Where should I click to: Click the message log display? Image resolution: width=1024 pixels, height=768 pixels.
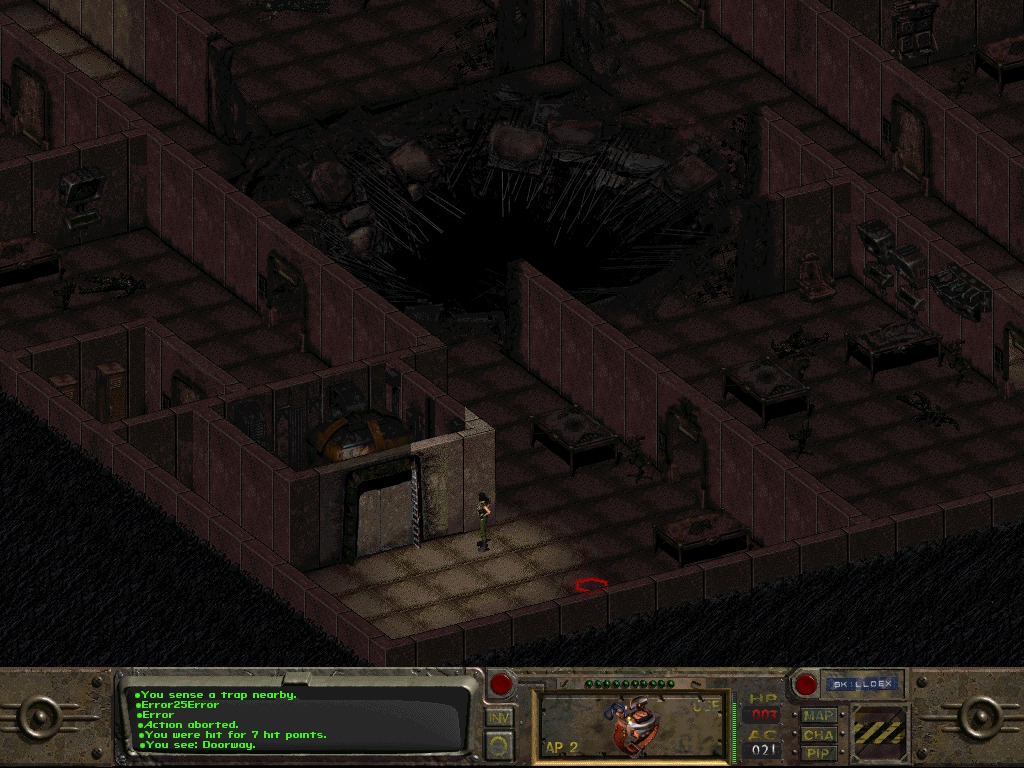tap(300, 718)
